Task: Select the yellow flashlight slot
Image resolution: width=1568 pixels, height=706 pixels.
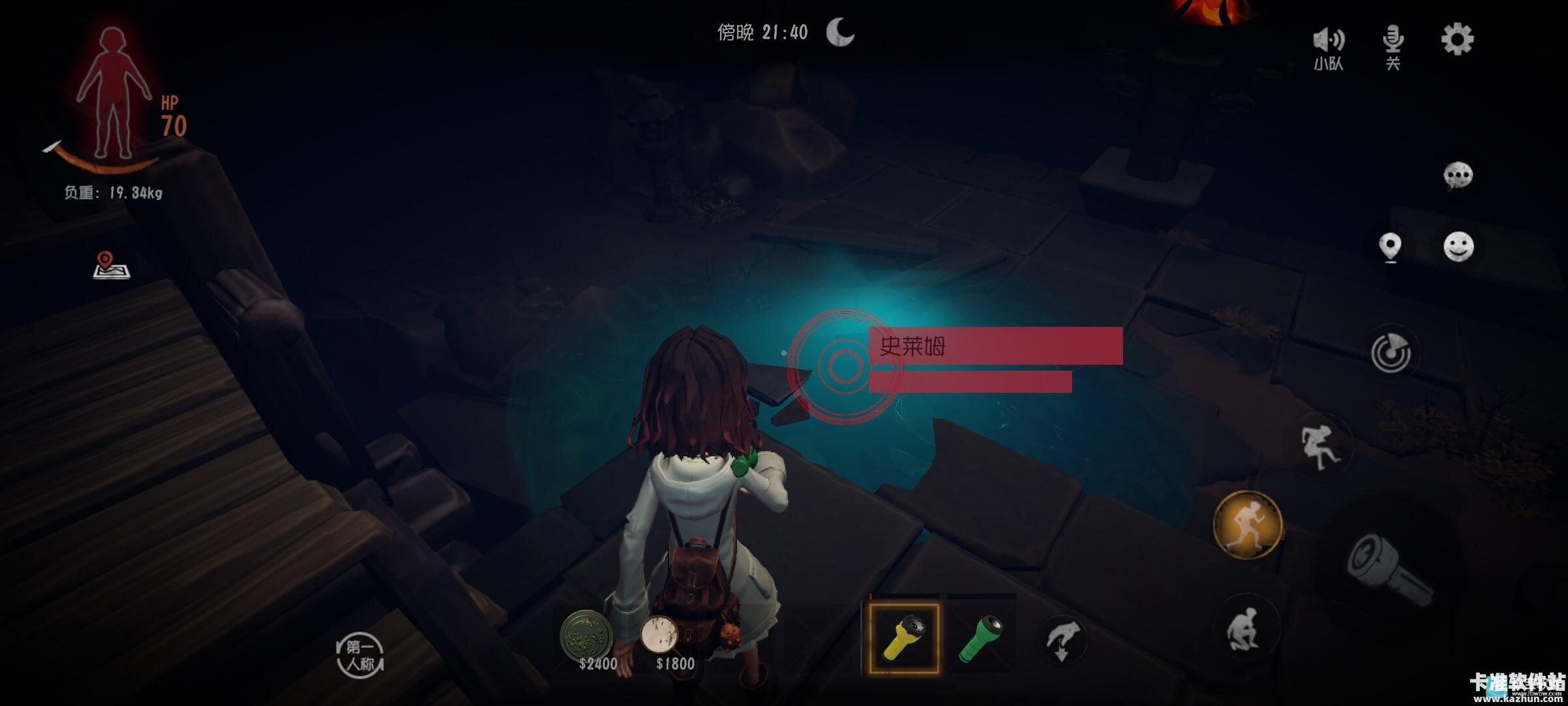Action: pos(904,639)
